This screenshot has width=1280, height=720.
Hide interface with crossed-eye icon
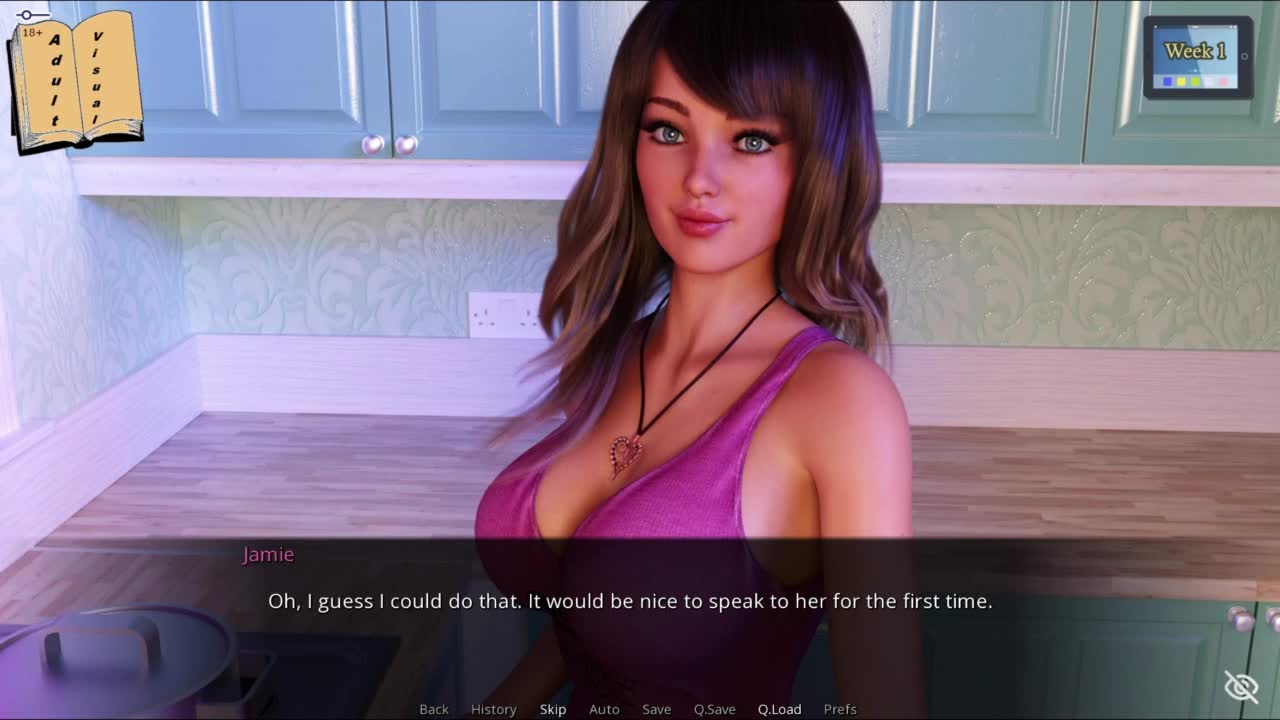[x=1241, y=687]
